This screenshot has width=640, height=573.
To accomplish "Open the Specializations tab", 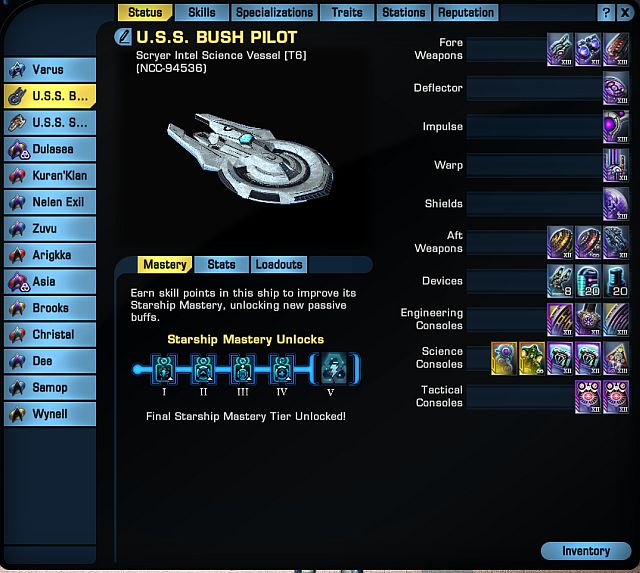I will [x=274, y=13].
